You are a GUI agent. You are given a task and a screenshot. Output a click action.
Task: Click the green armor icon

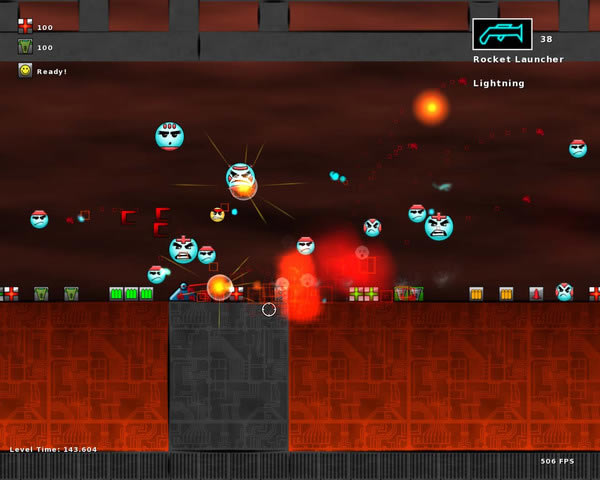pyautogui.click(x=25, y=47)
